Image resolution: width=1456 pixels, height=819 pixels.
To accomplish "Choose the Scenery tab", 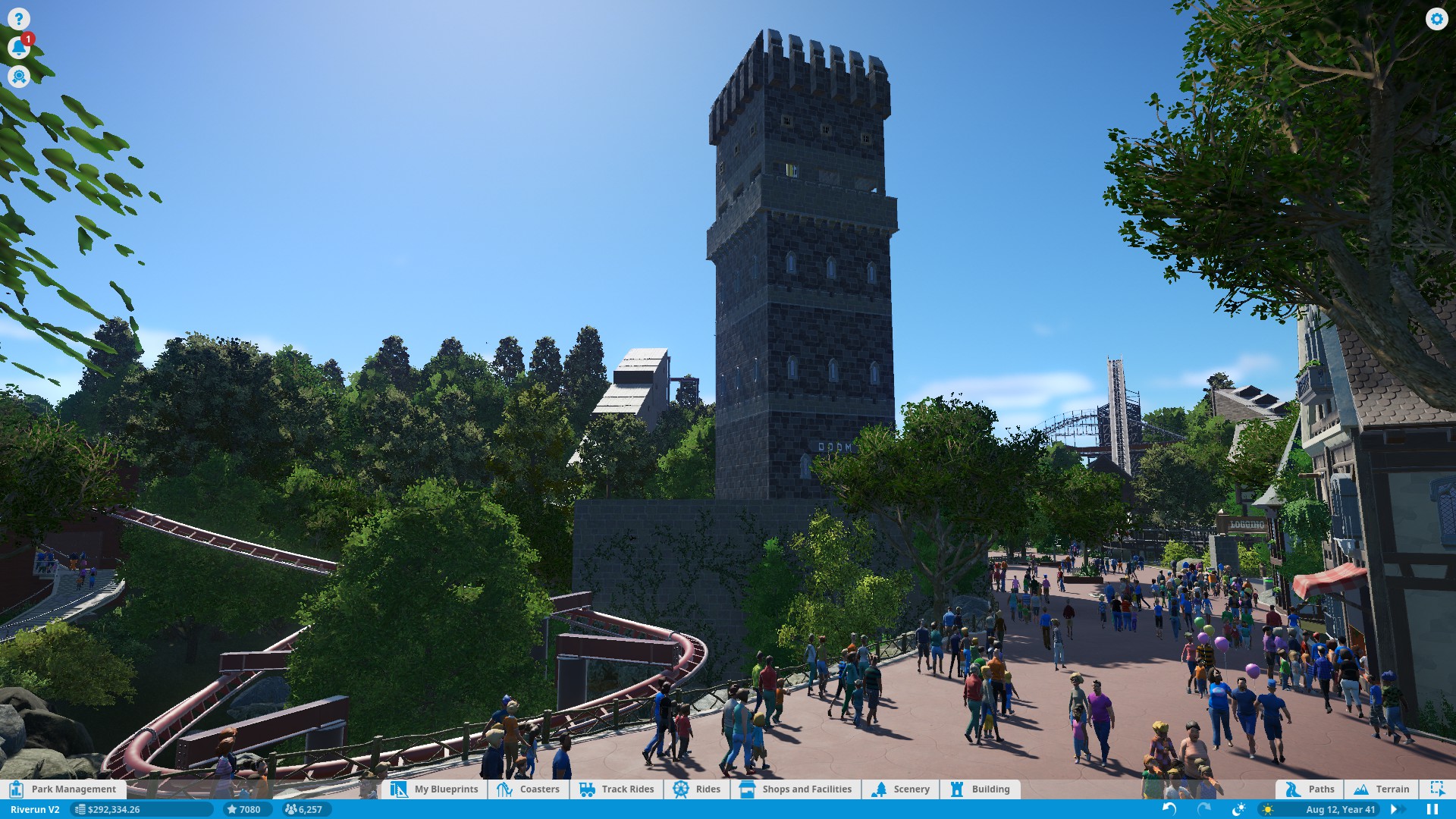I will pyautogui.click(x=901, y=789).
